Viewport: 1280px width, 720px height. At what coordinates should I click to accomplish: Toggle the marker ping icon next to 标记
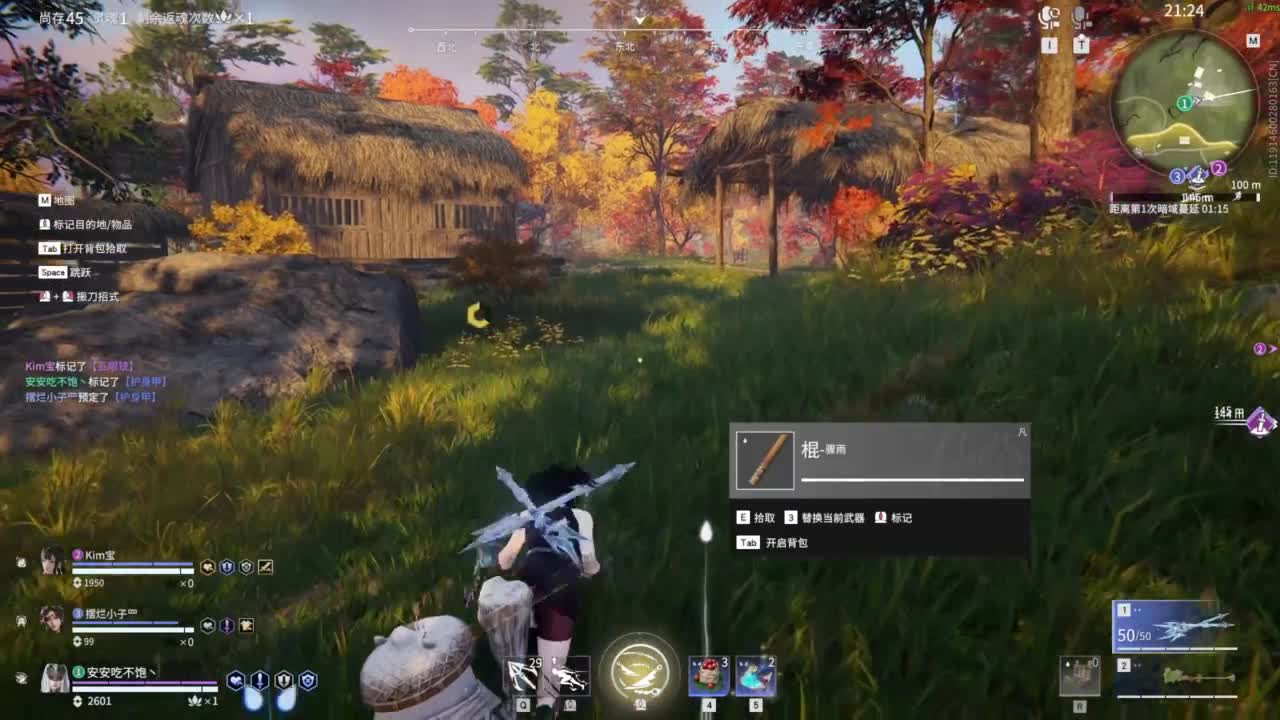[x=882, y=518]
